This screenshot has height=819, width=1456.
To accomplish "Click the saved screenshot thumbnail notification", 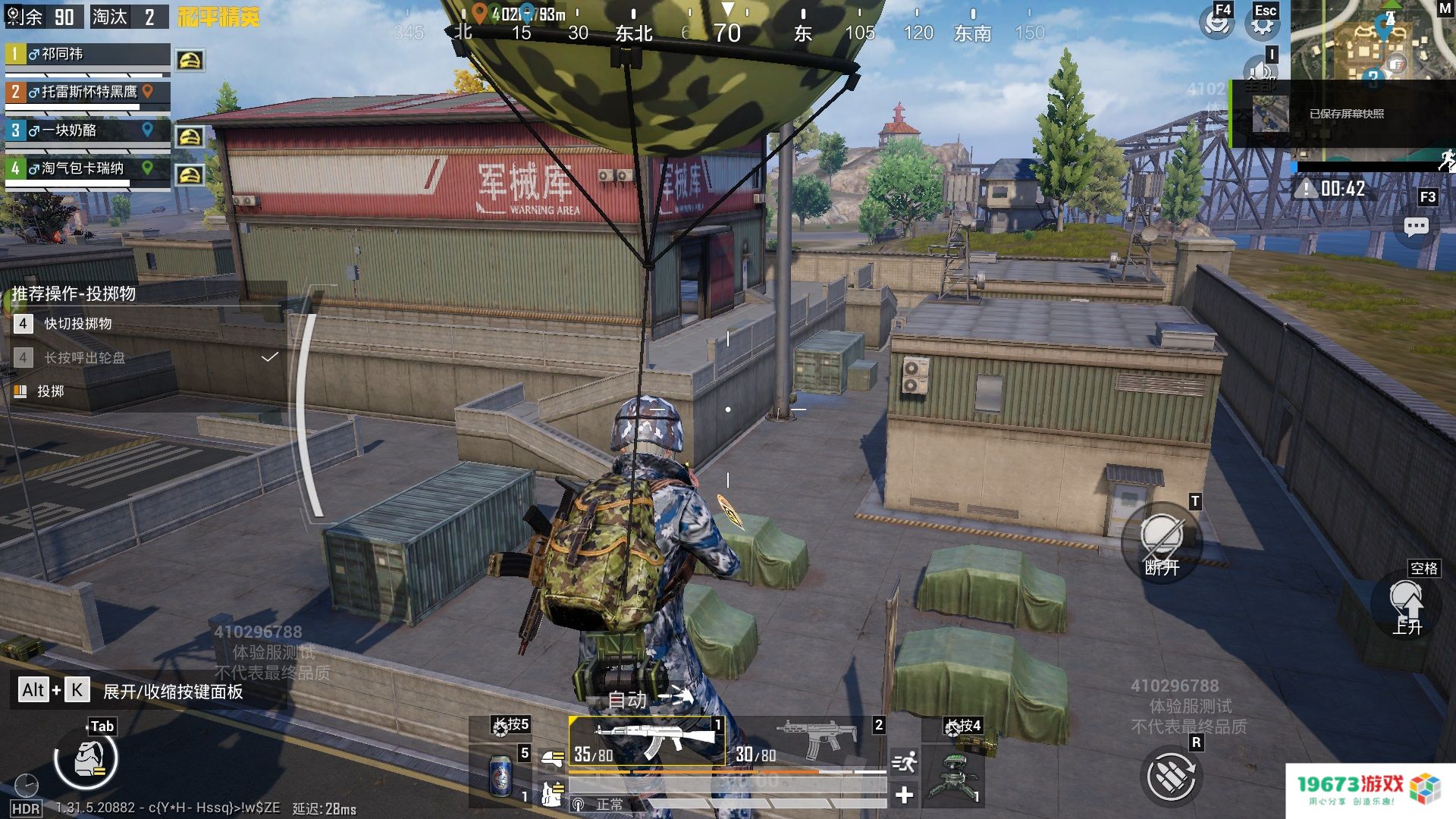I will click(1270, 115).
